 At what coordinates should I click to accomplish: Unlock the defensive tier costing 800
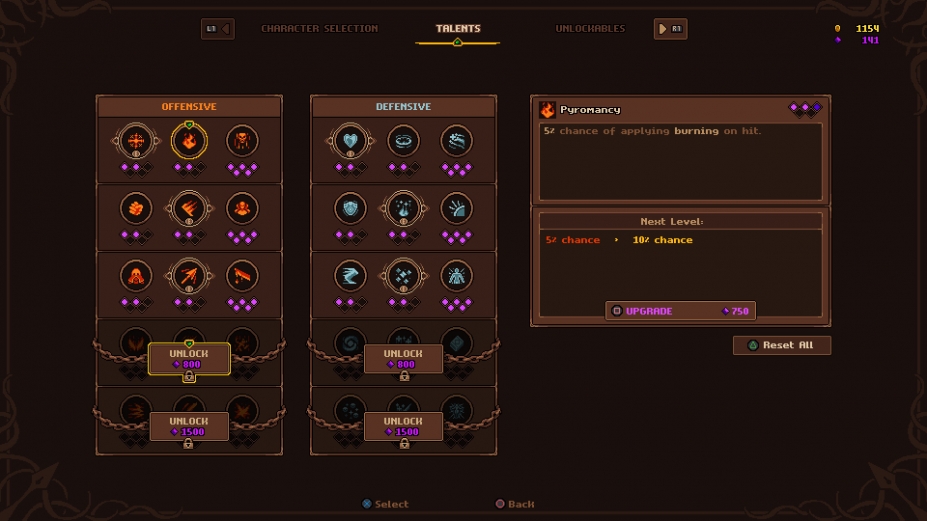click(403, 359)
